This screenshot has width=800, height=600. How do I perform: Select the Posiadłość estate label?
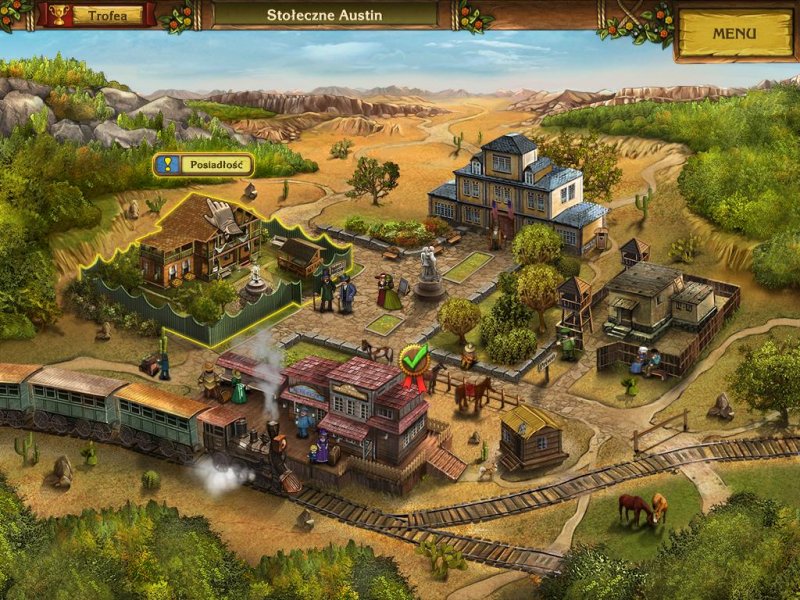pos(203,164)
